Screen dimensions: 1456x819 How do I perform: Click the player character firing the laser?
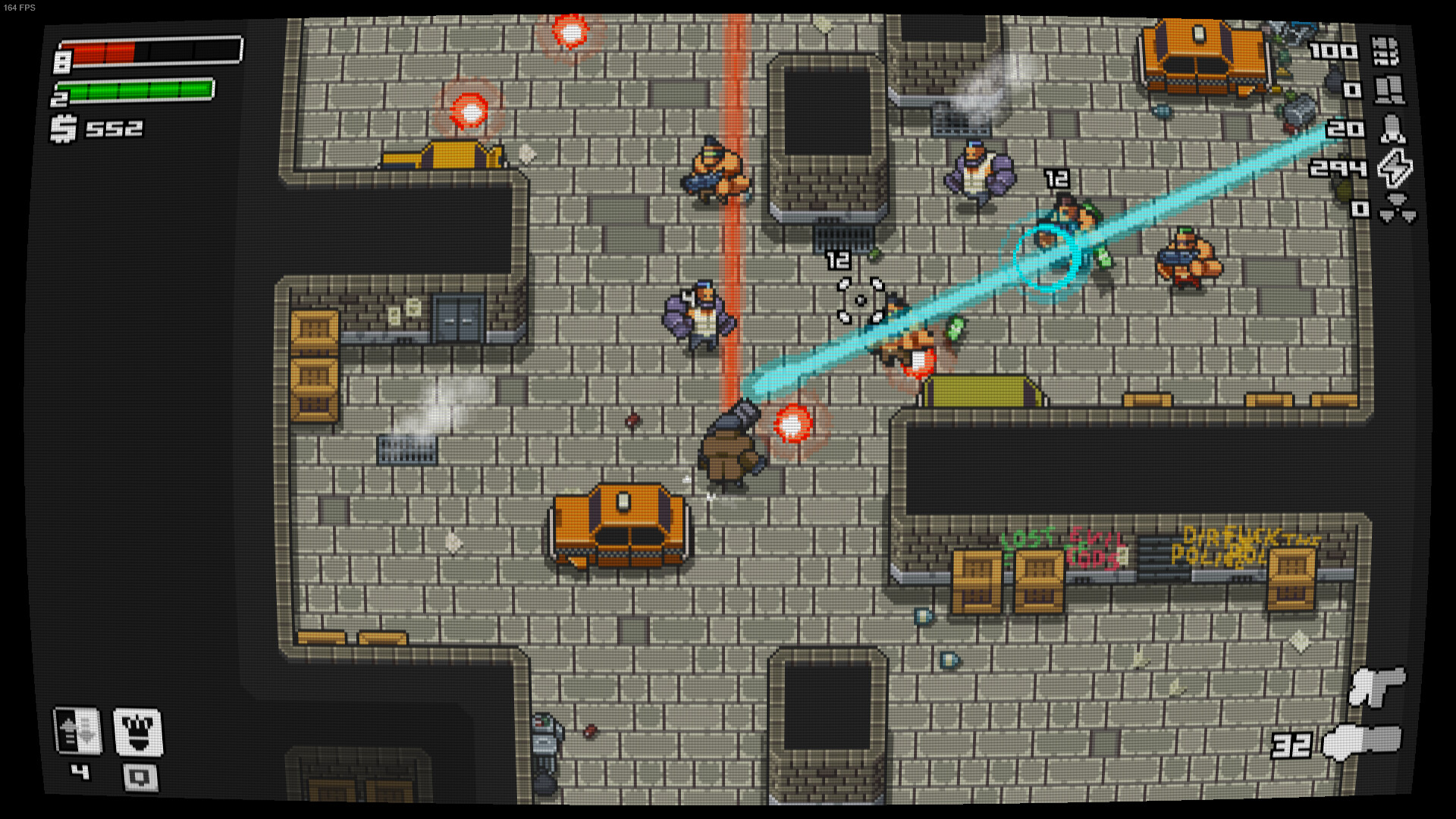(x=732, y=447)
